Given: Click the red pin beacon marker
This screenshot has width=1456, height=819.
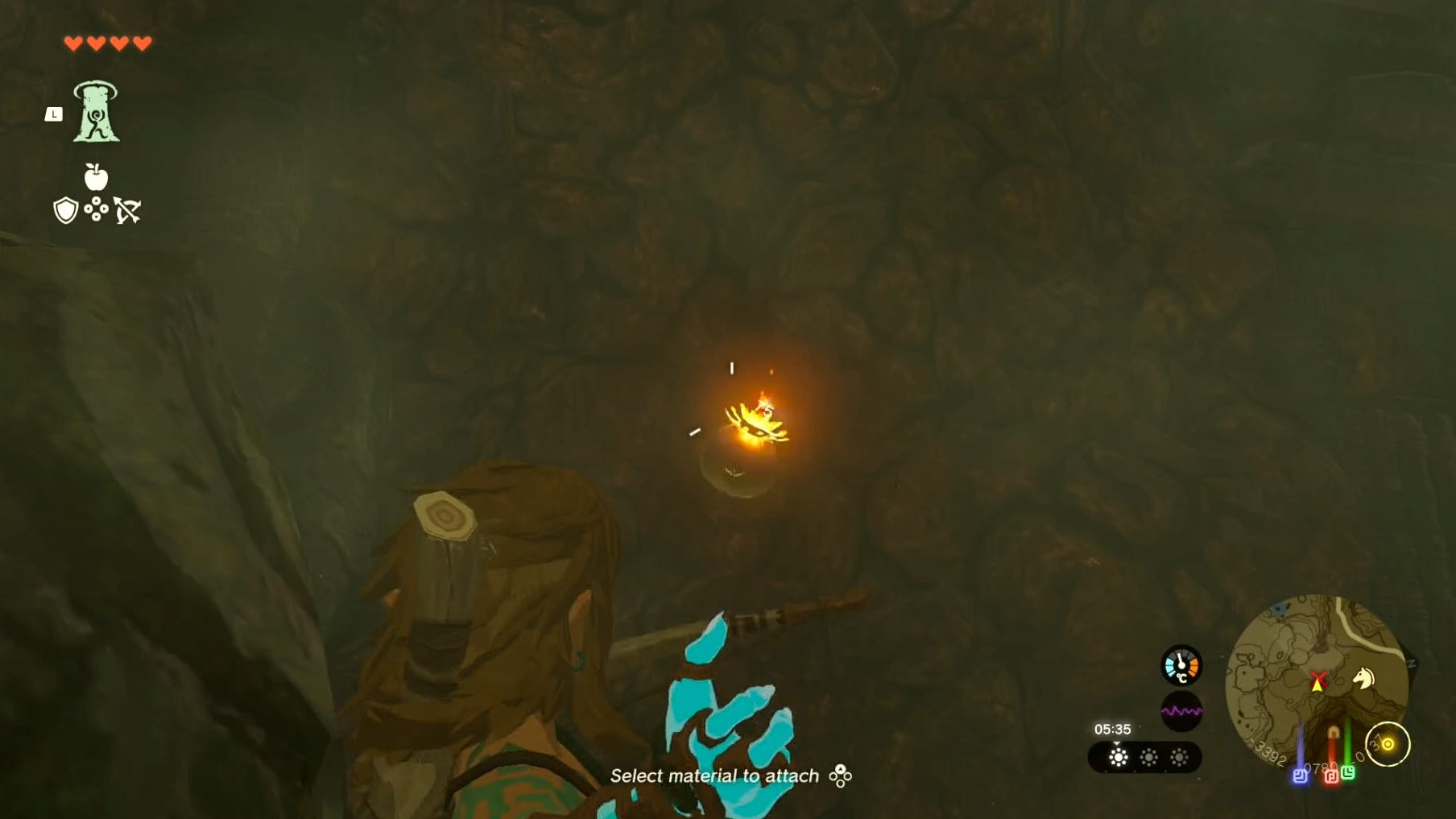Looking at the screenshot, I should point(1331,776).
